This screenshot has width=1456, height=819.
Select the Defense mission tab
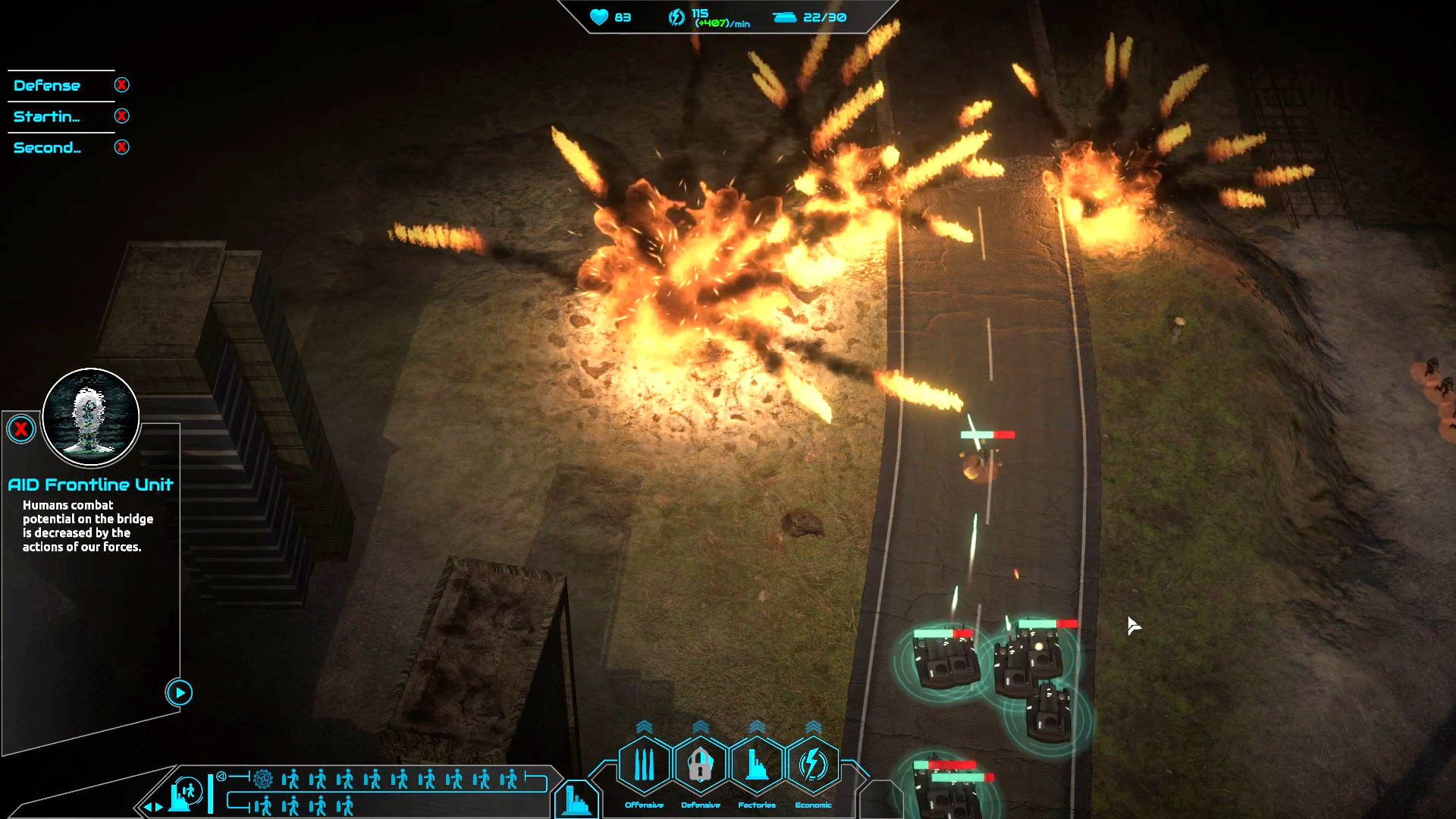click(45, 85)
